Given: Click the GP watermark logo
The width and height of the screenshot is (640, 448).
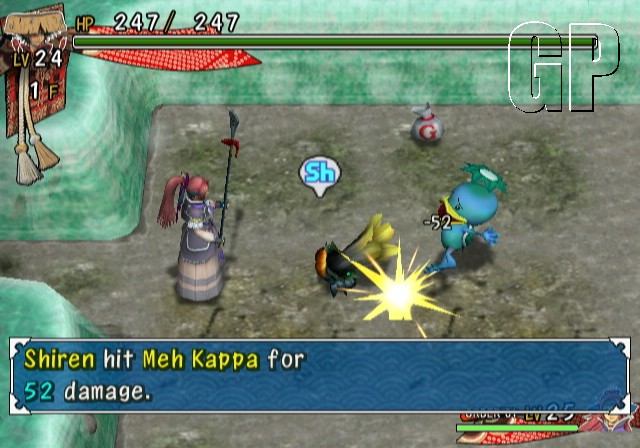Looking at the screenshot, I should (563, 68).
